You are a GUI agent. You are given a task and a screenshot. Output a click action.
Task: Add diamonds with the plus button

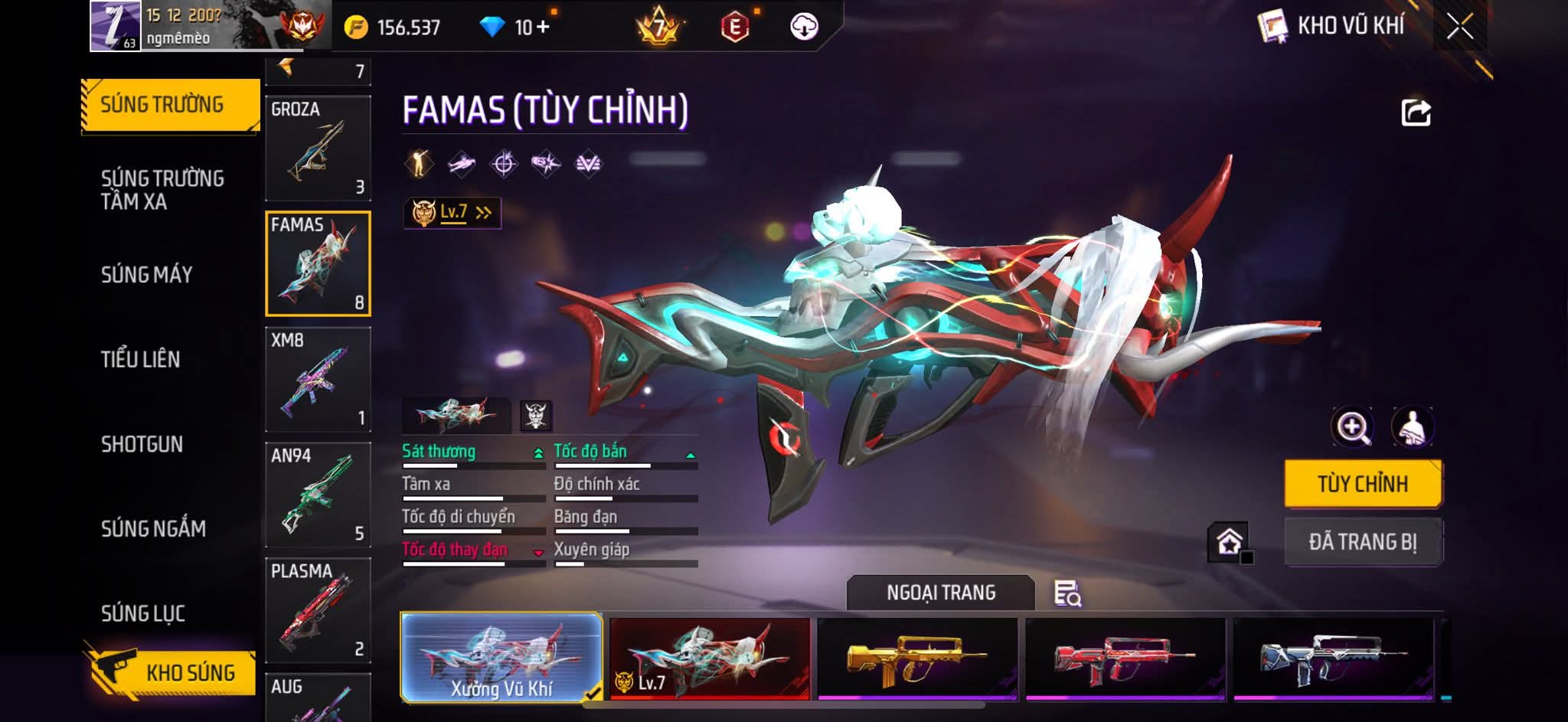543,28
